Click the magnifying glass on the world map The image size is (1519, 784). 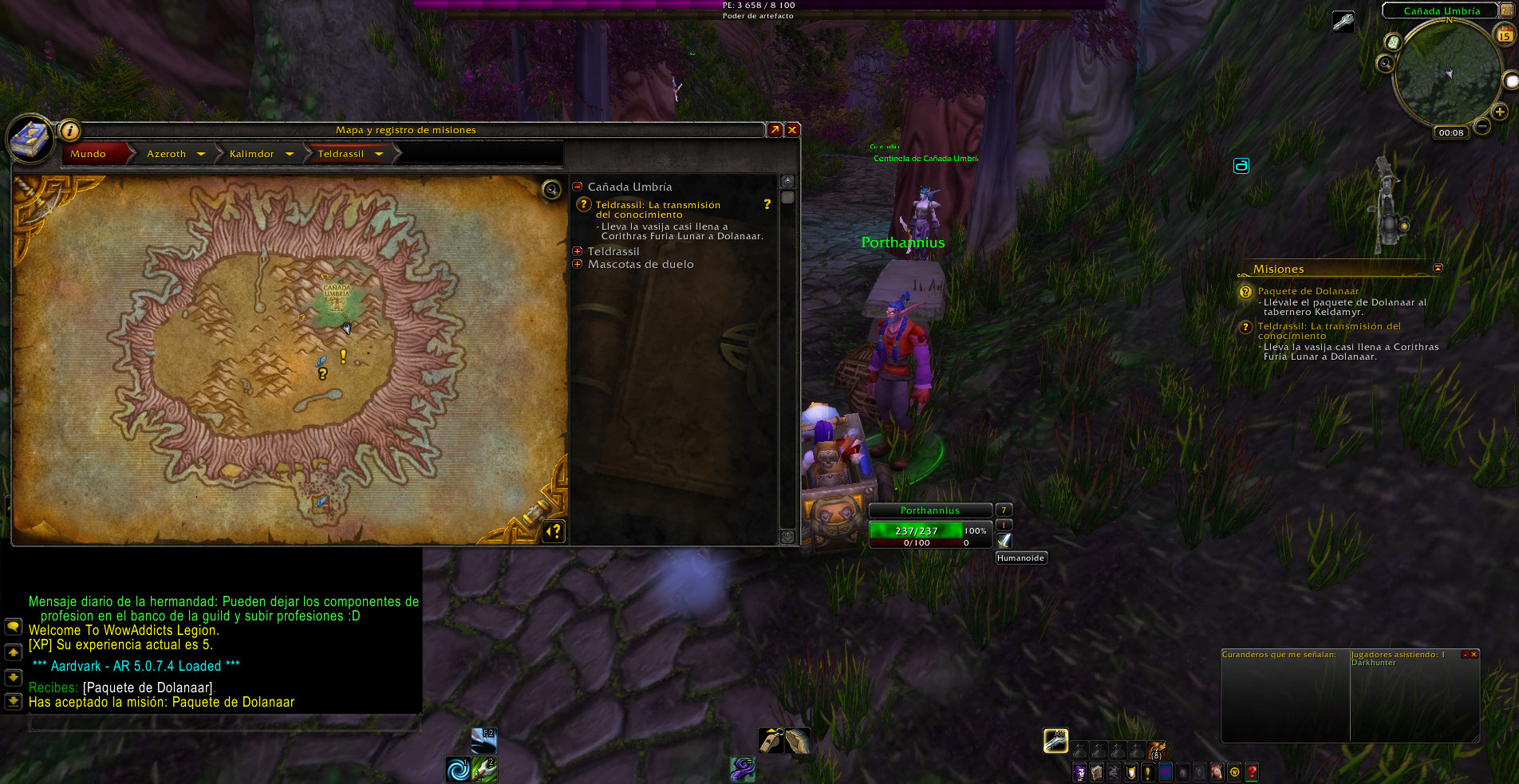[551, 189]
